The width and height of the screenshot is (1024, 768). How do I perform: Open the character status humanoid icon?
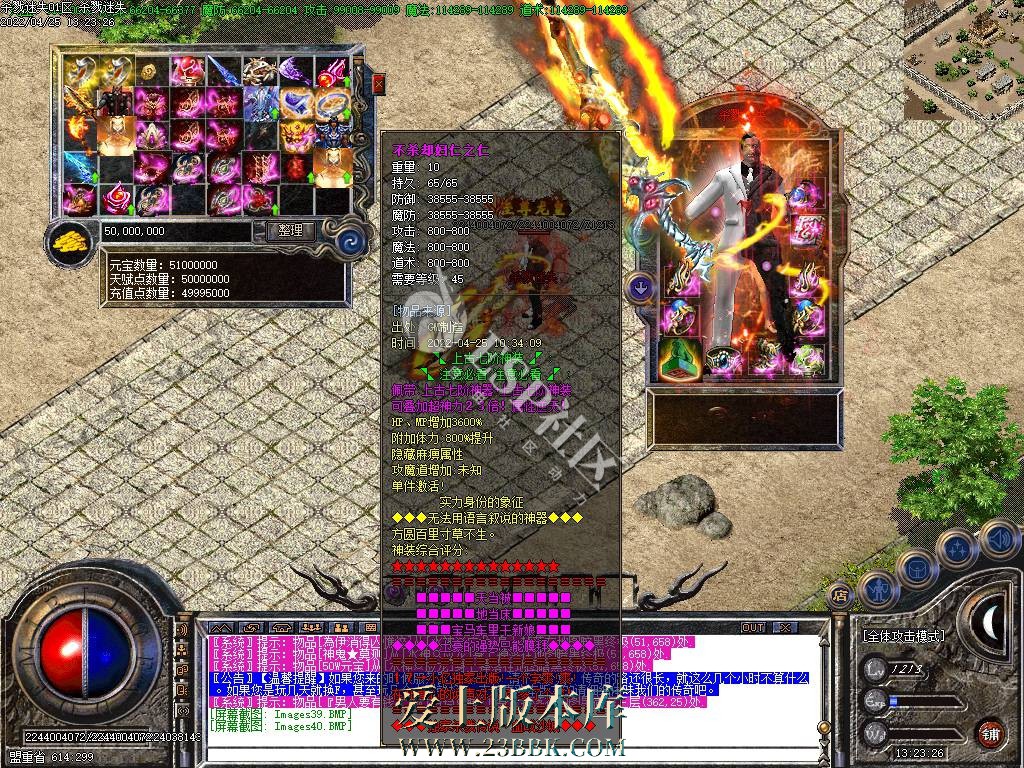(x=877, y=588)
